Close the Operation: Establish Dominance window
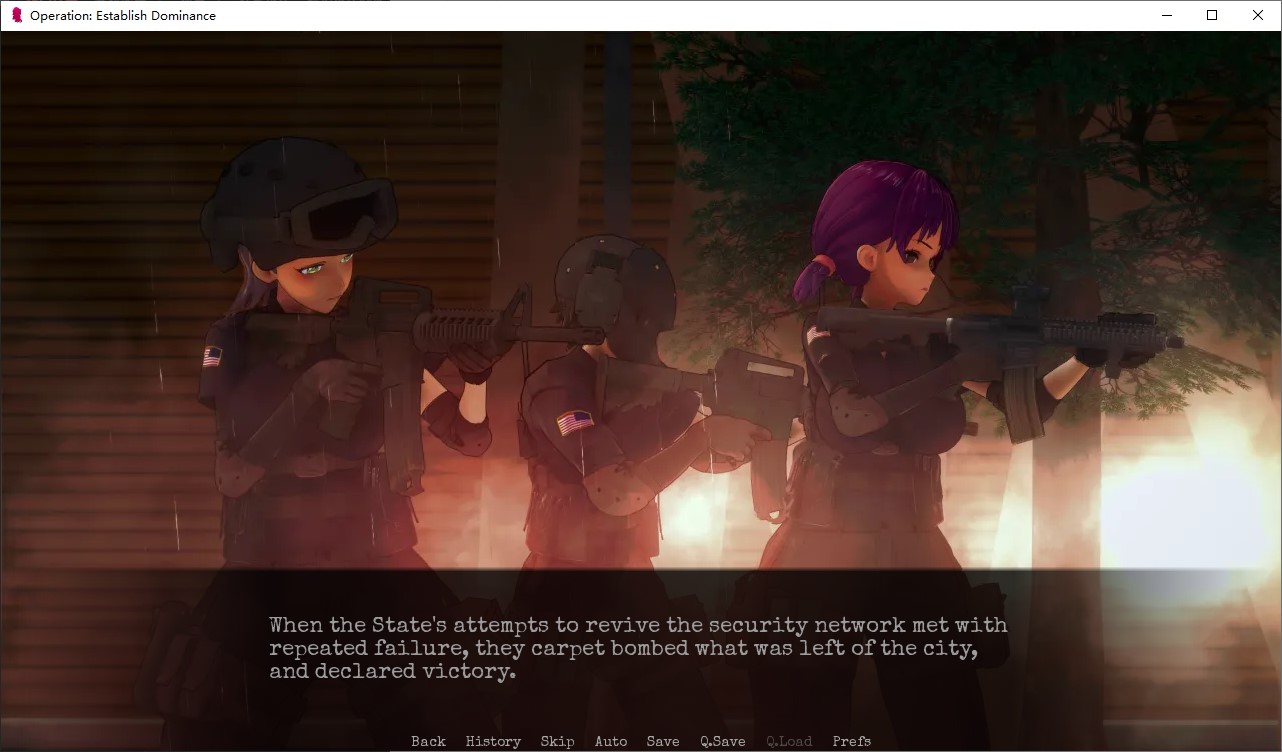1282x752 pixels. point(1257,15)
